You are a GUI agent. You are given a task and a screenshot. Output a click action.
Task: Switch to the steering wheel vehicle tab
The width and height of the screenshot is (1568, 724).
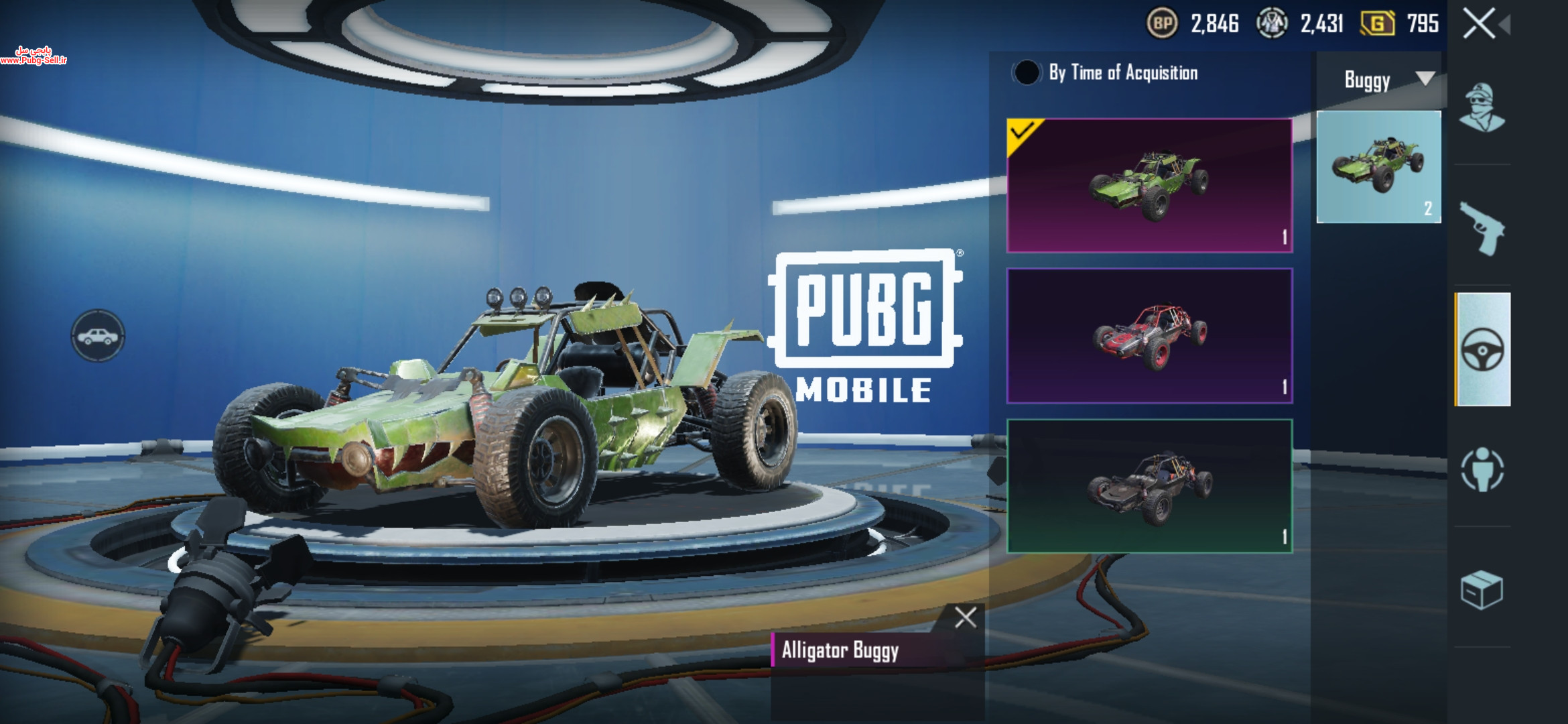click(1482, 349)
